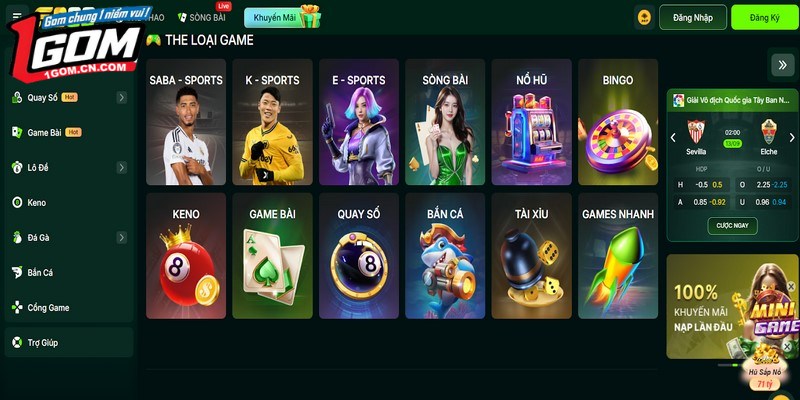Open the Bắn Cá shark game tile
The height and width of the screenshot is (400, 800).
click(x=445, y=256)
